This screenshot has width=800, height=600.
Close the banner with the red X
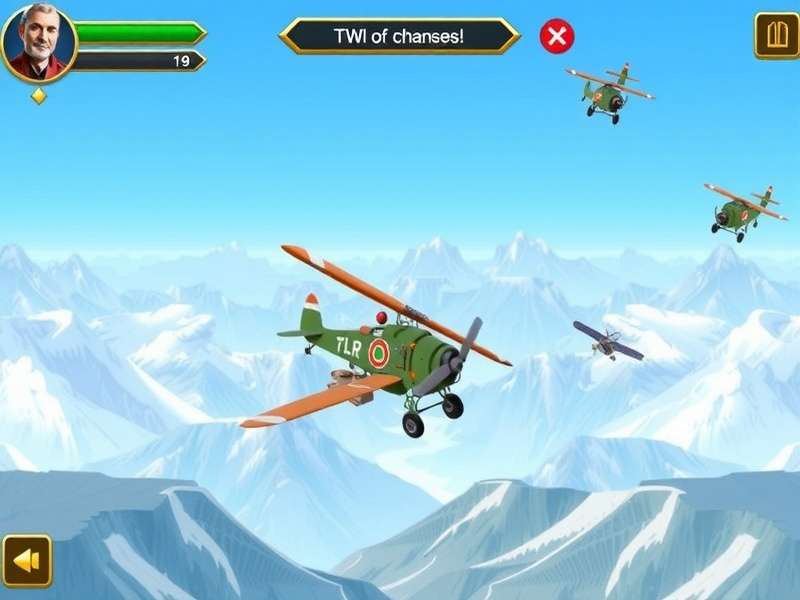[x=557, y=37]
